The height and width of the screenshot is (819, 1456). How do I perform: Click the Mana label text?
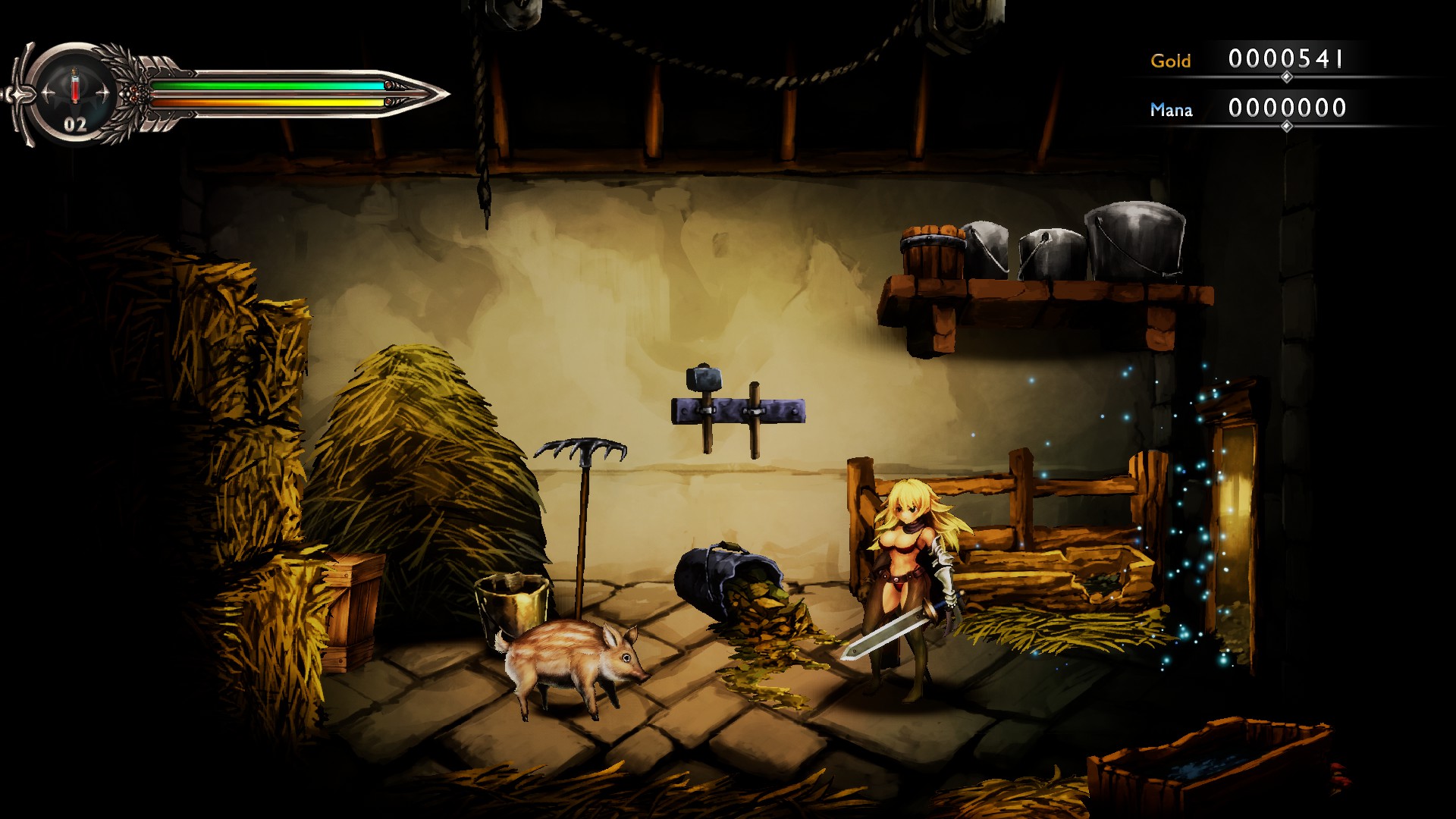[x=1172, y=110]
